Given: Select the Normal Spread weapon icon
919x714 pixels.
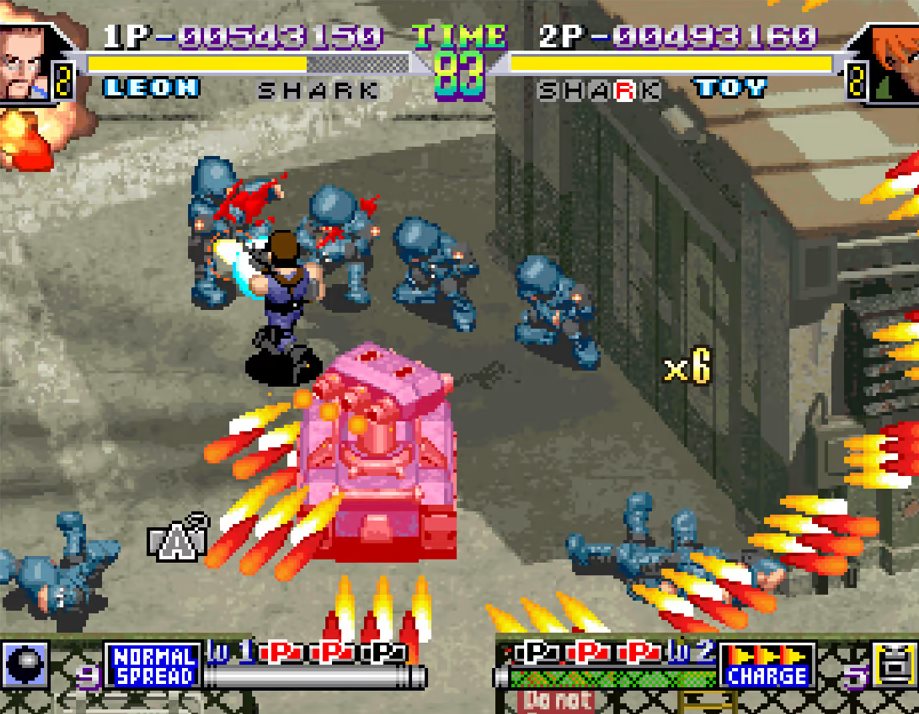Looking at the screenshot, I should 152,666.
